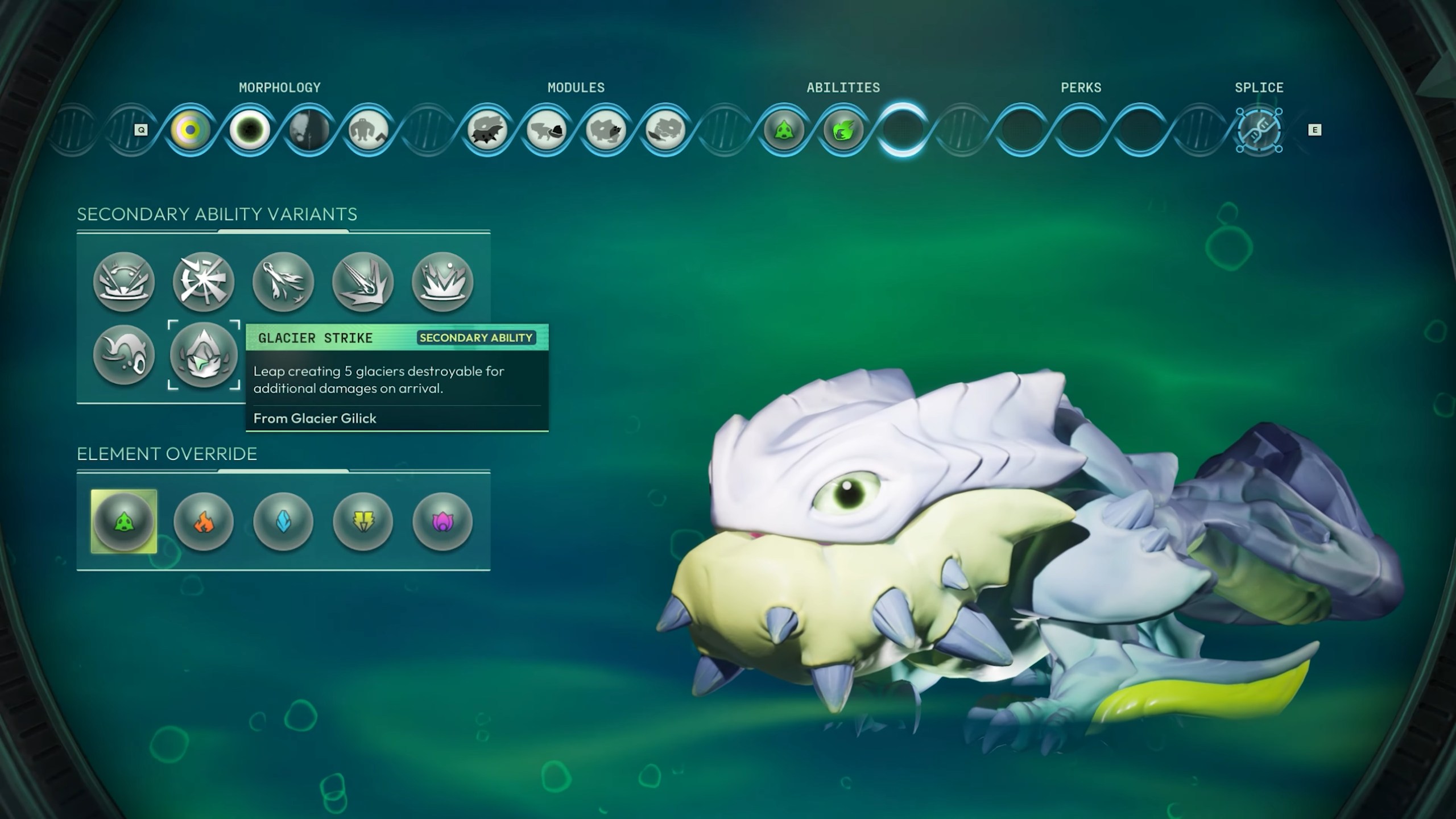Choose the fire element override

pyautogui.click(x=204, y=521)
